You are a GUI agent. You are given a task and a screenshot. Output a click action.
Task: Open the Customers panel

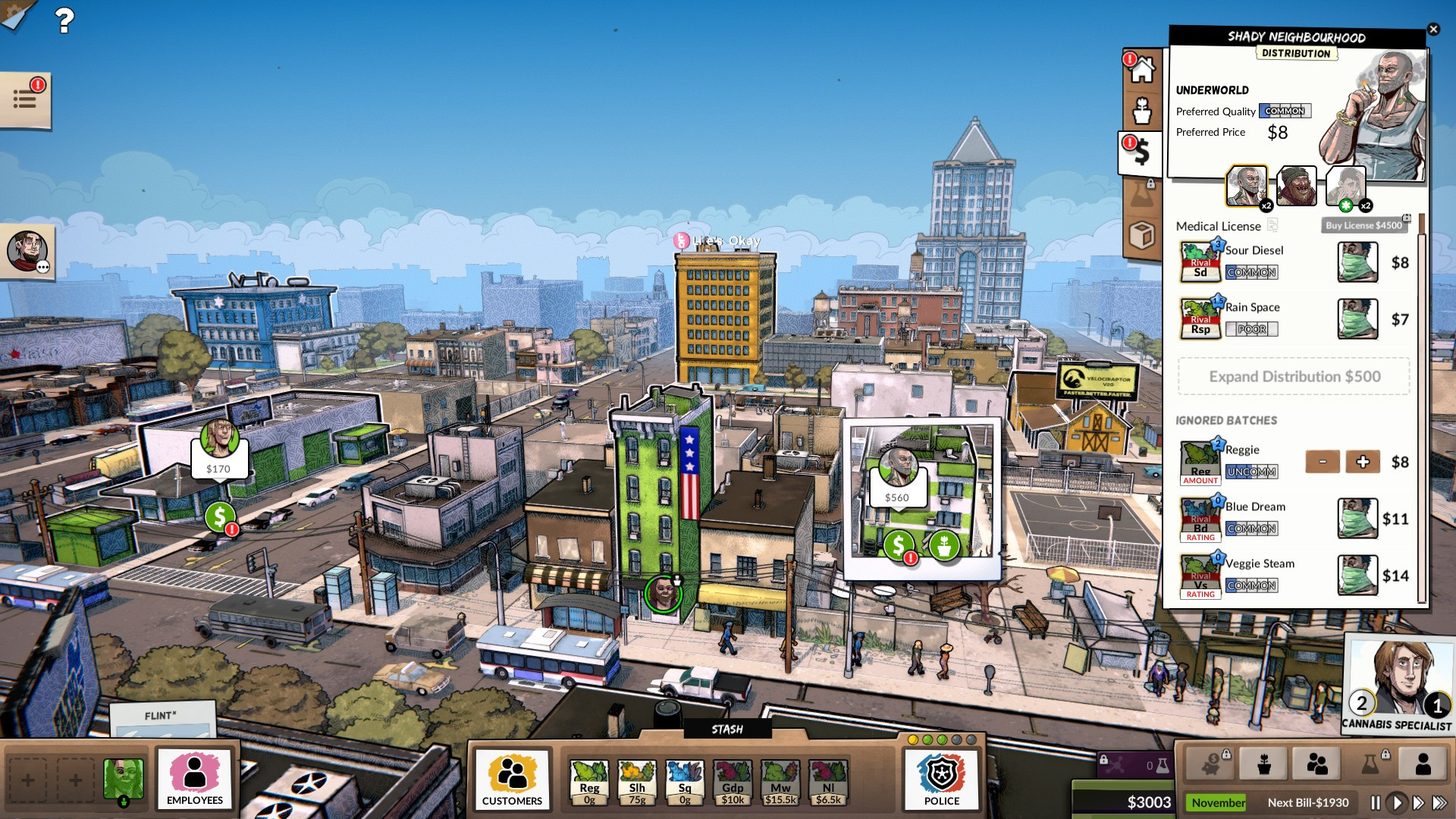click(512, 780)
